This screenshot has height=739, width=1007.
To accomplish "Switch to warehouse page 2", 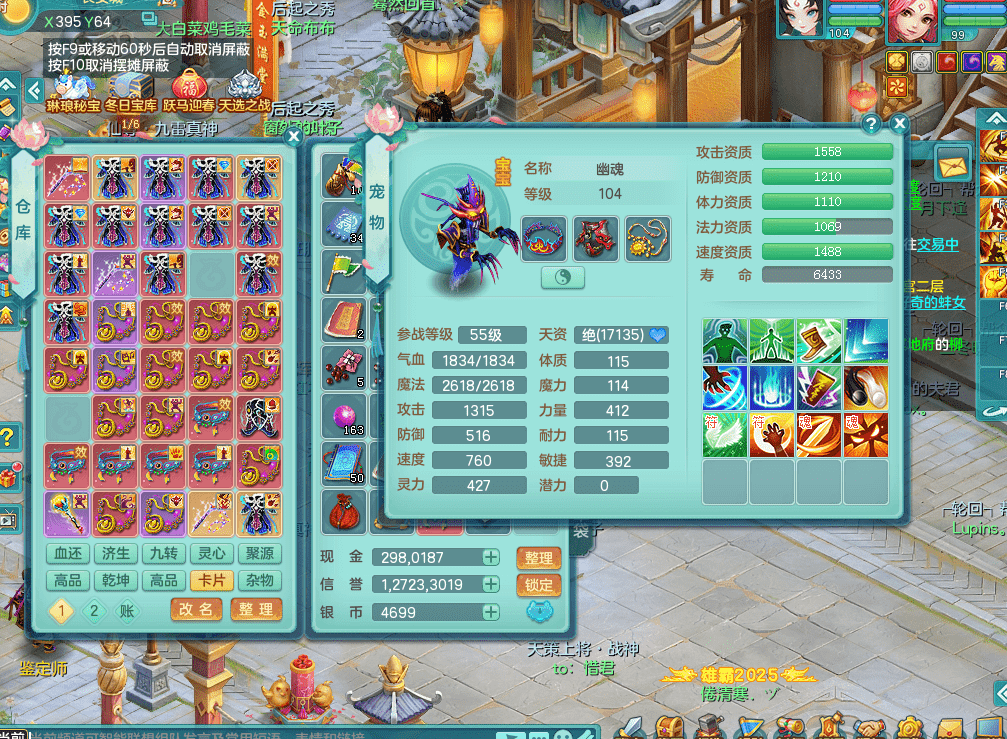I will click(x=94, y=611).
